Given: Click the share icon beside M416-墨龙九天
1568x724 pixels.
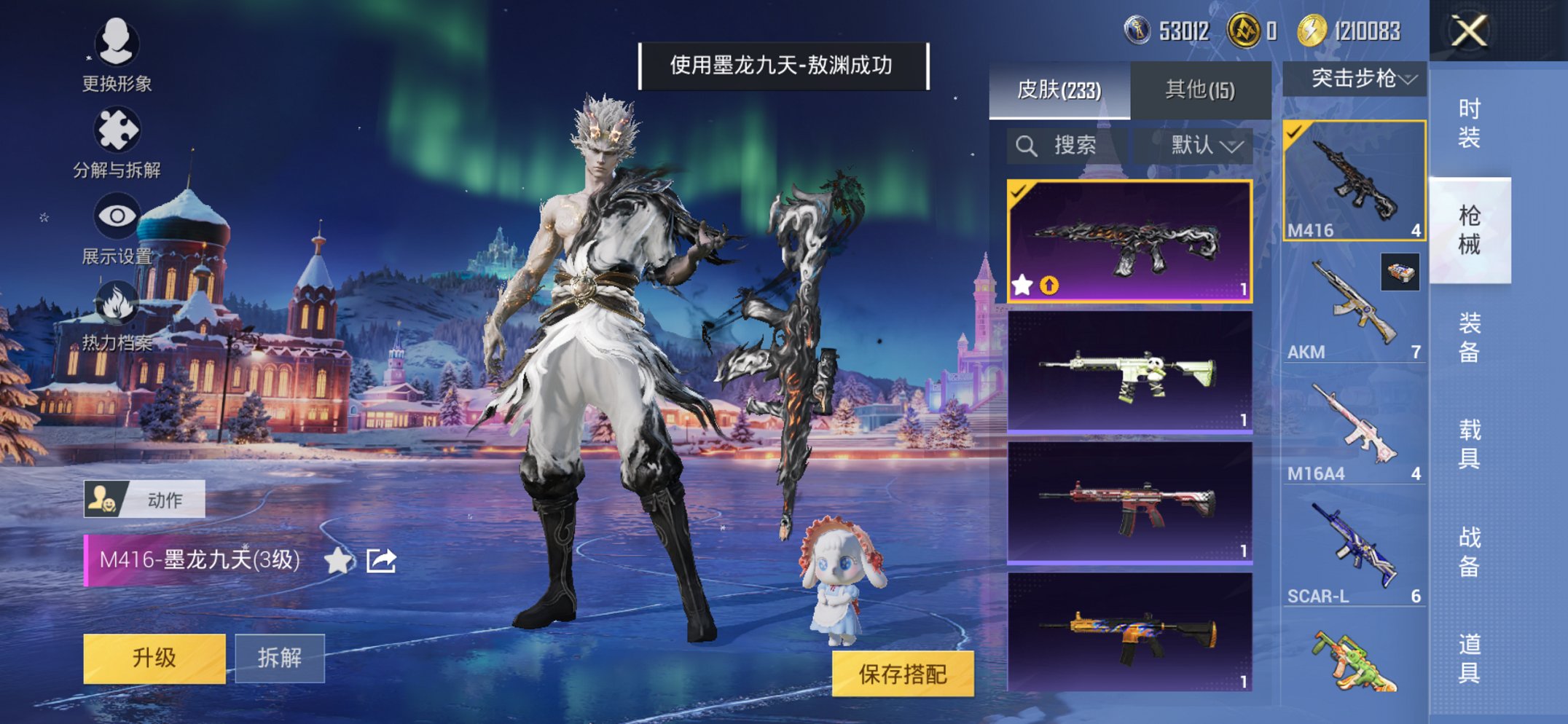Looking at the screenshot, I should click(x=381, y=562).
